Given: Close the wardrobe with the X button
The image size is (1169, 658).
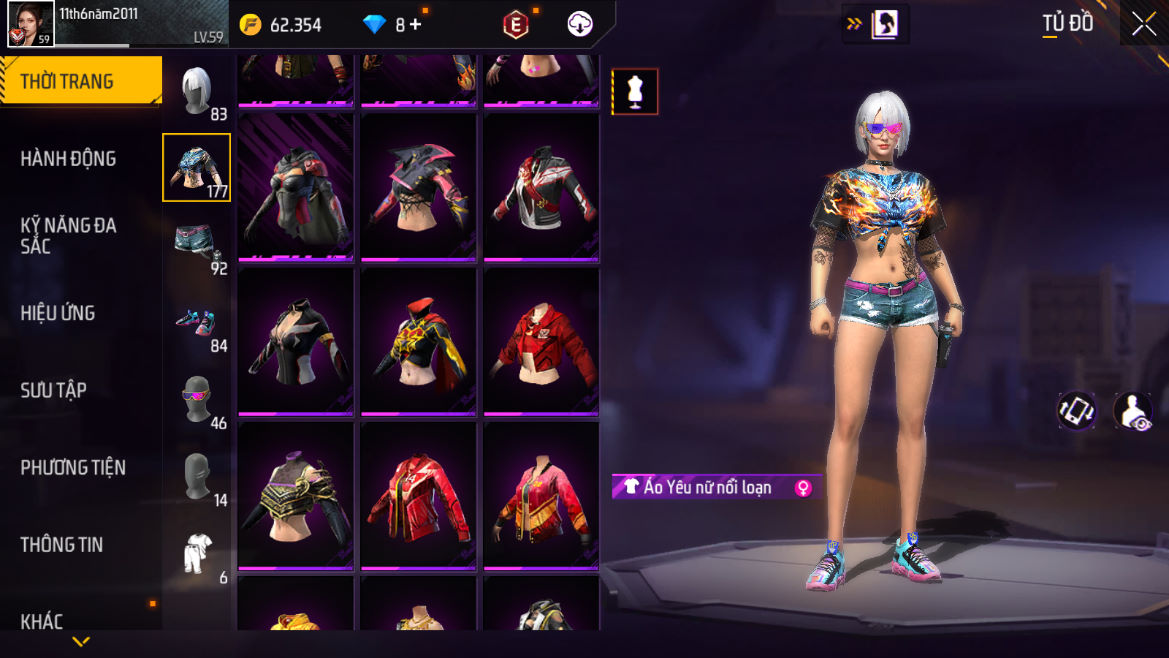Looking at the screenshot, I should 1144,25.
